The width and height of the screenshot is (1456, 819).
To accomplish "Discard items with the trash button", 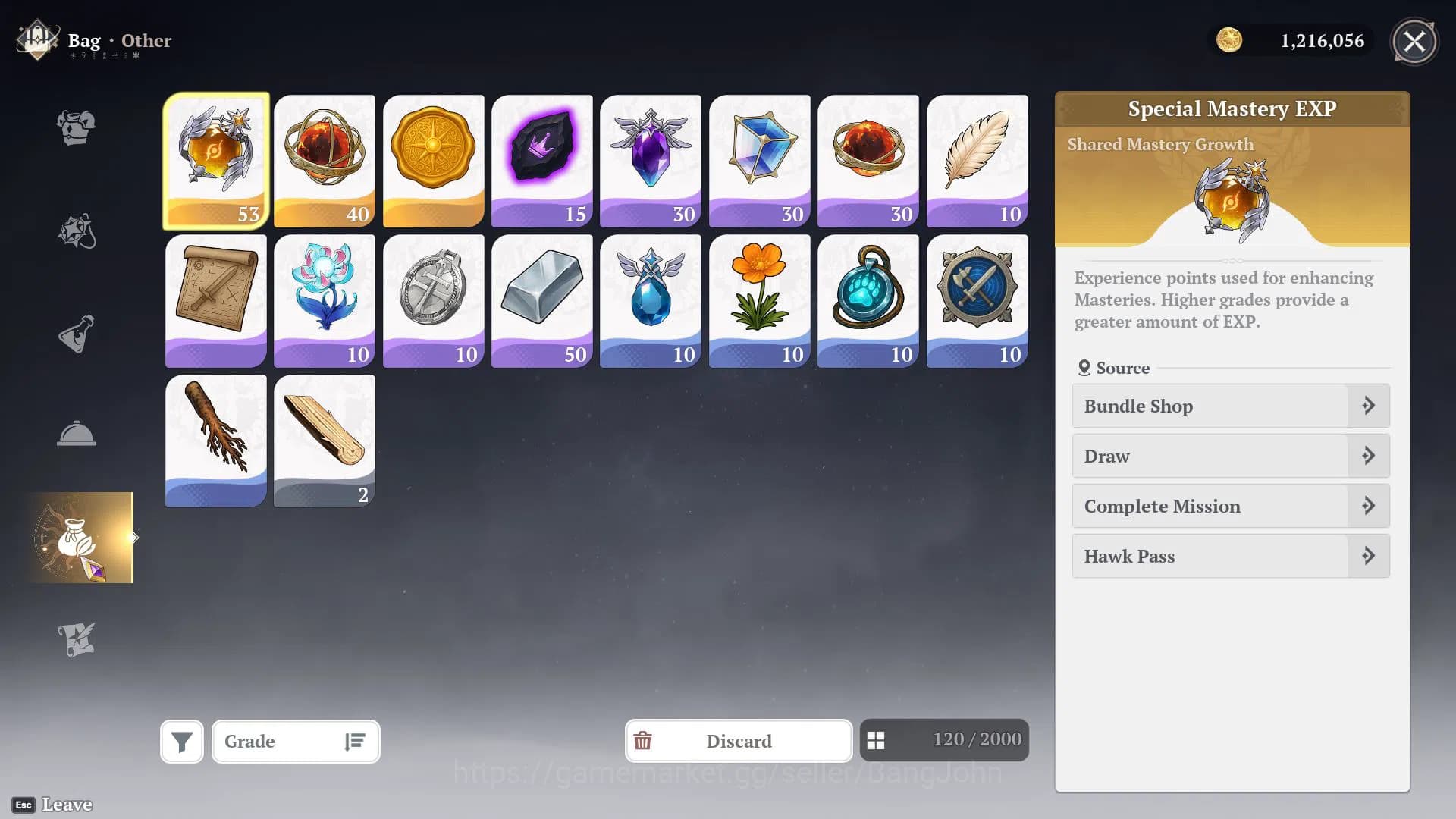I will pos(738,741).
